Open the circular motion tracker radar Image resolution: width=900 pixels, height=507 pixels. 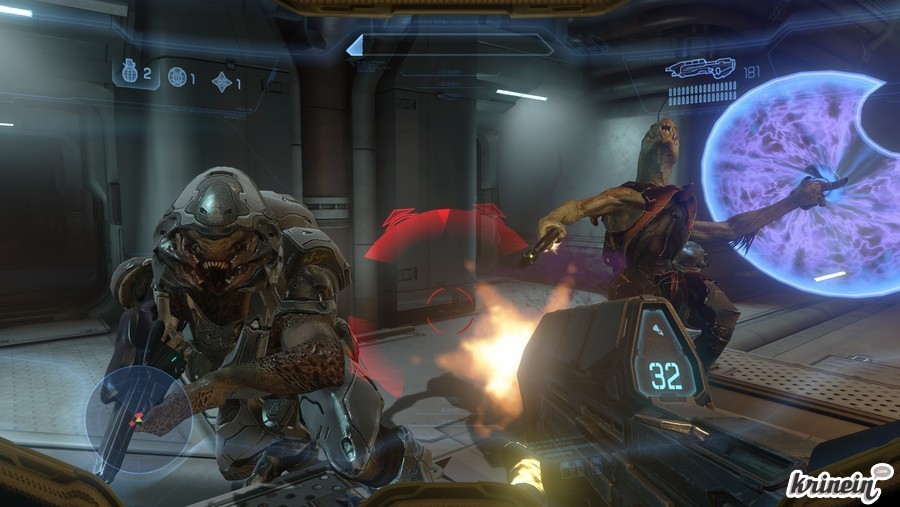coord(139,419)
